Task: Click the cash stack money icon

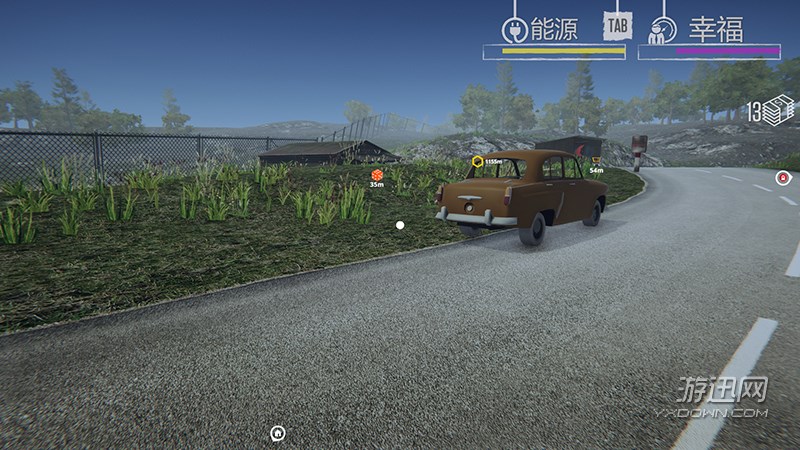Action: [778, 110]
